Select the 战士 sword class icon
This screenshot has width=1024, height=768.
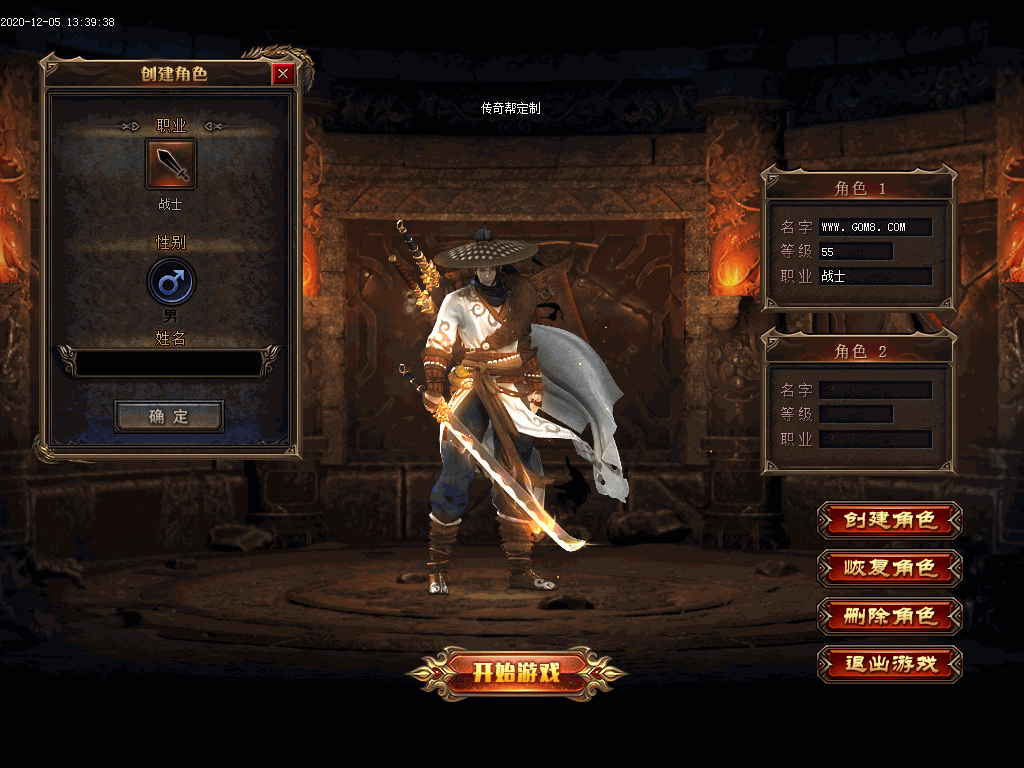point(171,164)
